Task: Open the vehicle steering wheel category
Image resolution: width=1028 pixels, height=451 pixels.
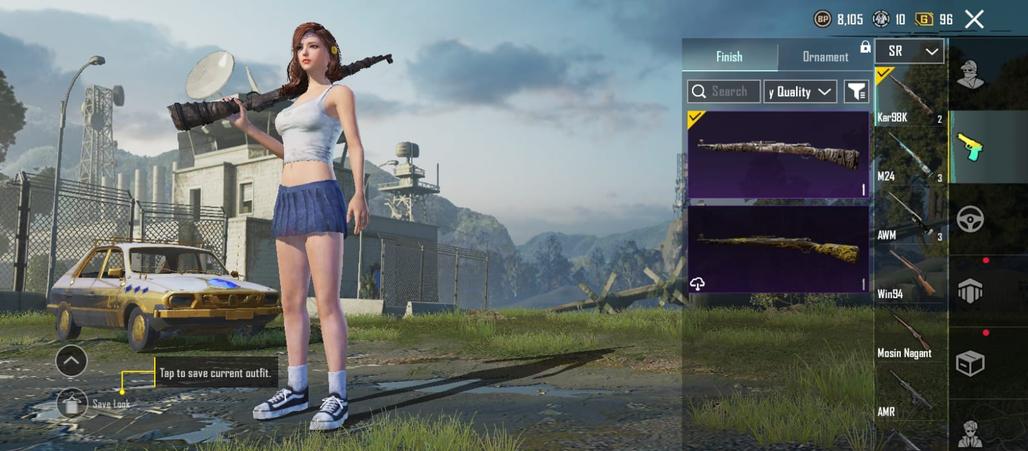Action: click(x=969, y=218)
